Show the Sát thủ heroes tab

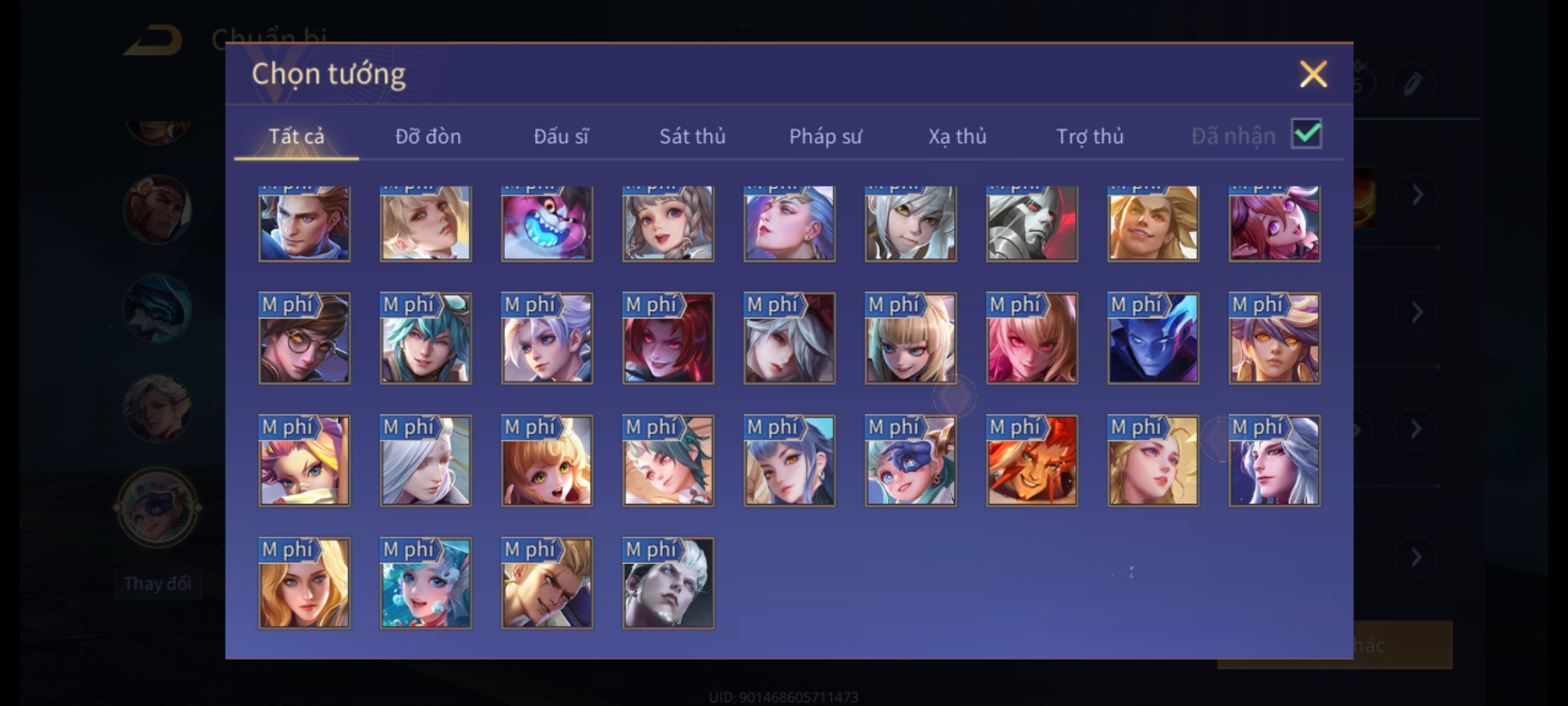[x=692, y=136]
